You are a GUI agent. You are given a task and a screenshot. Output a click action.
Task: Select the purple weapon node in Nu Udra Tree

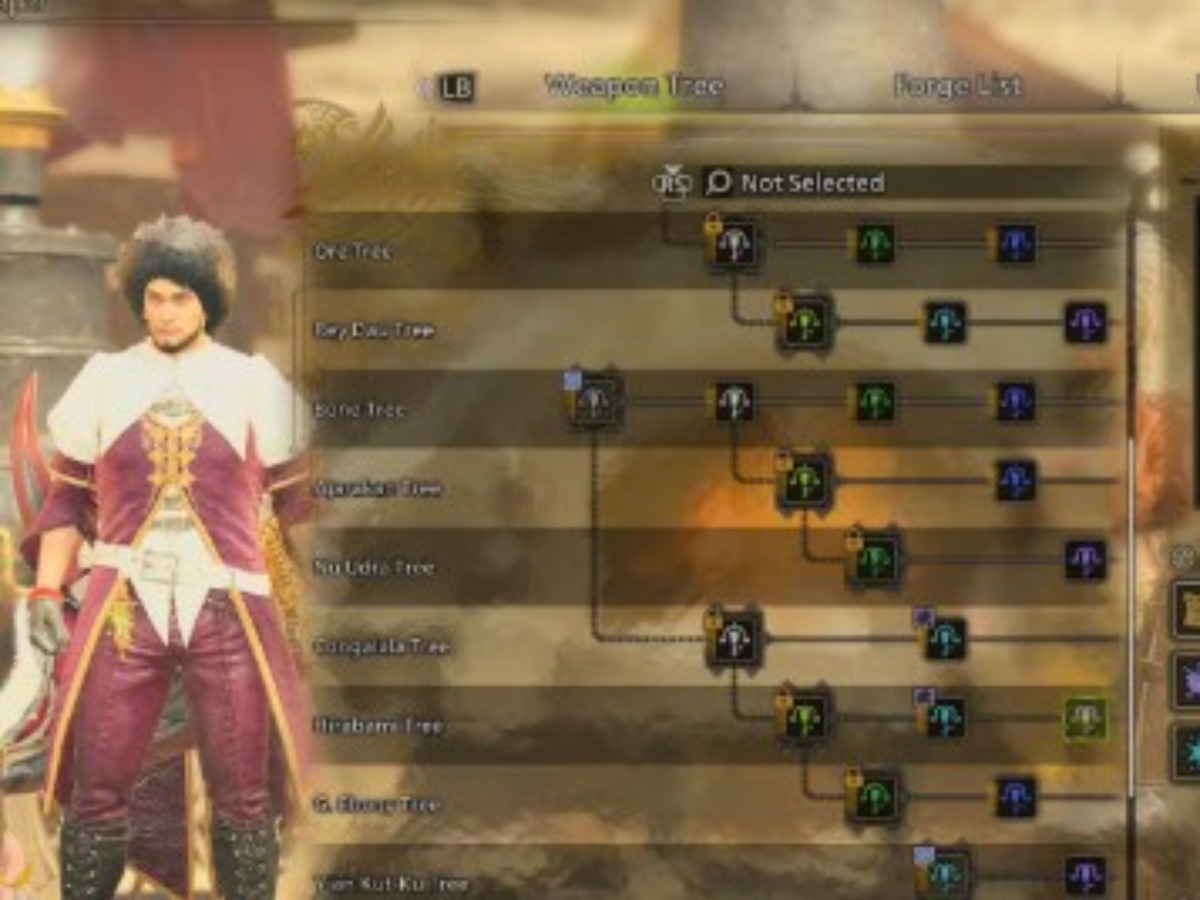coord(1085,560)
